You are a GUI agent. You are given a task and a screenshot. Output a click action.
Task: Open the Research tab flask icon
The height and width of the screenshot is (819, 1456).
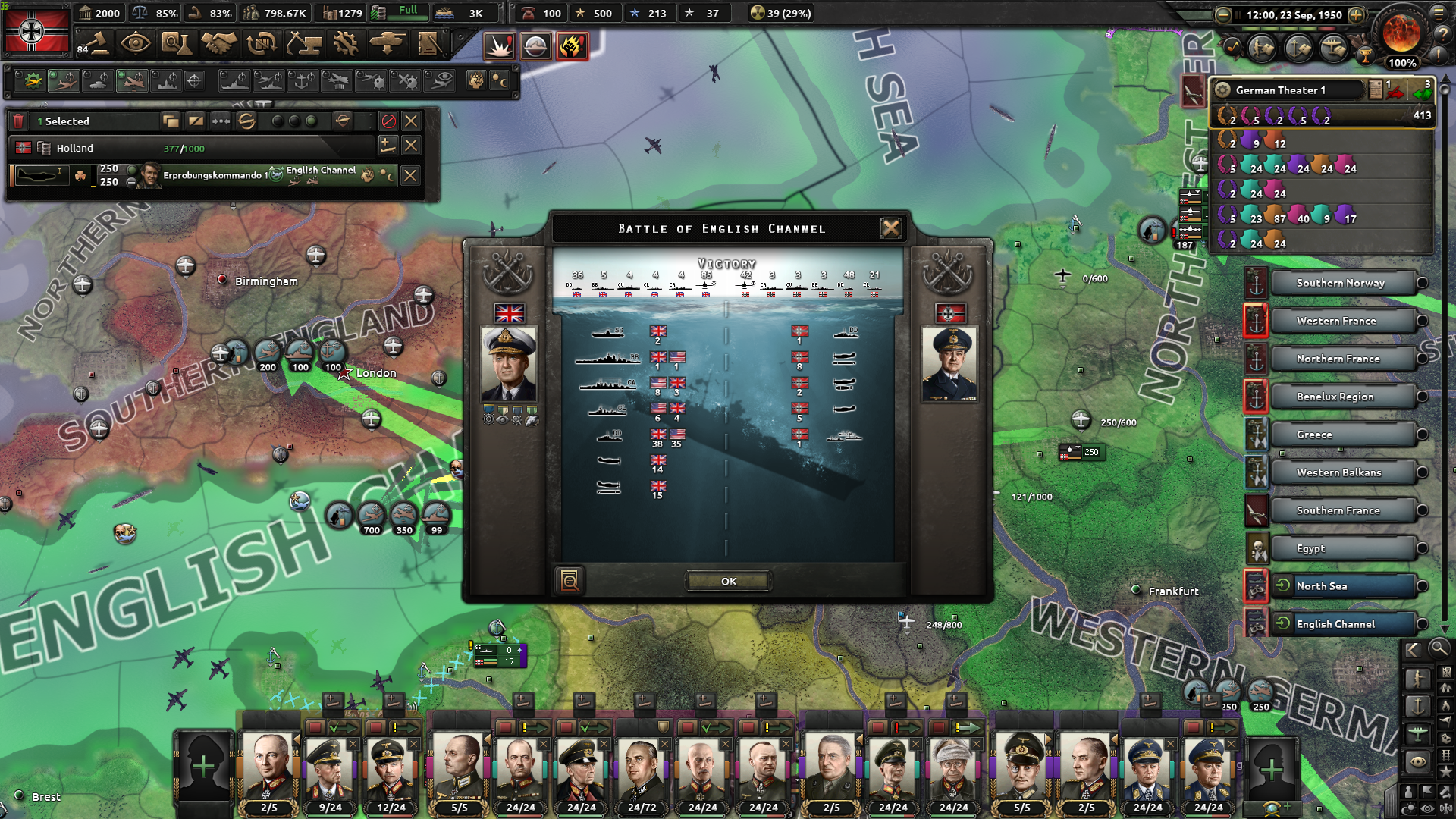coord(177,43)
